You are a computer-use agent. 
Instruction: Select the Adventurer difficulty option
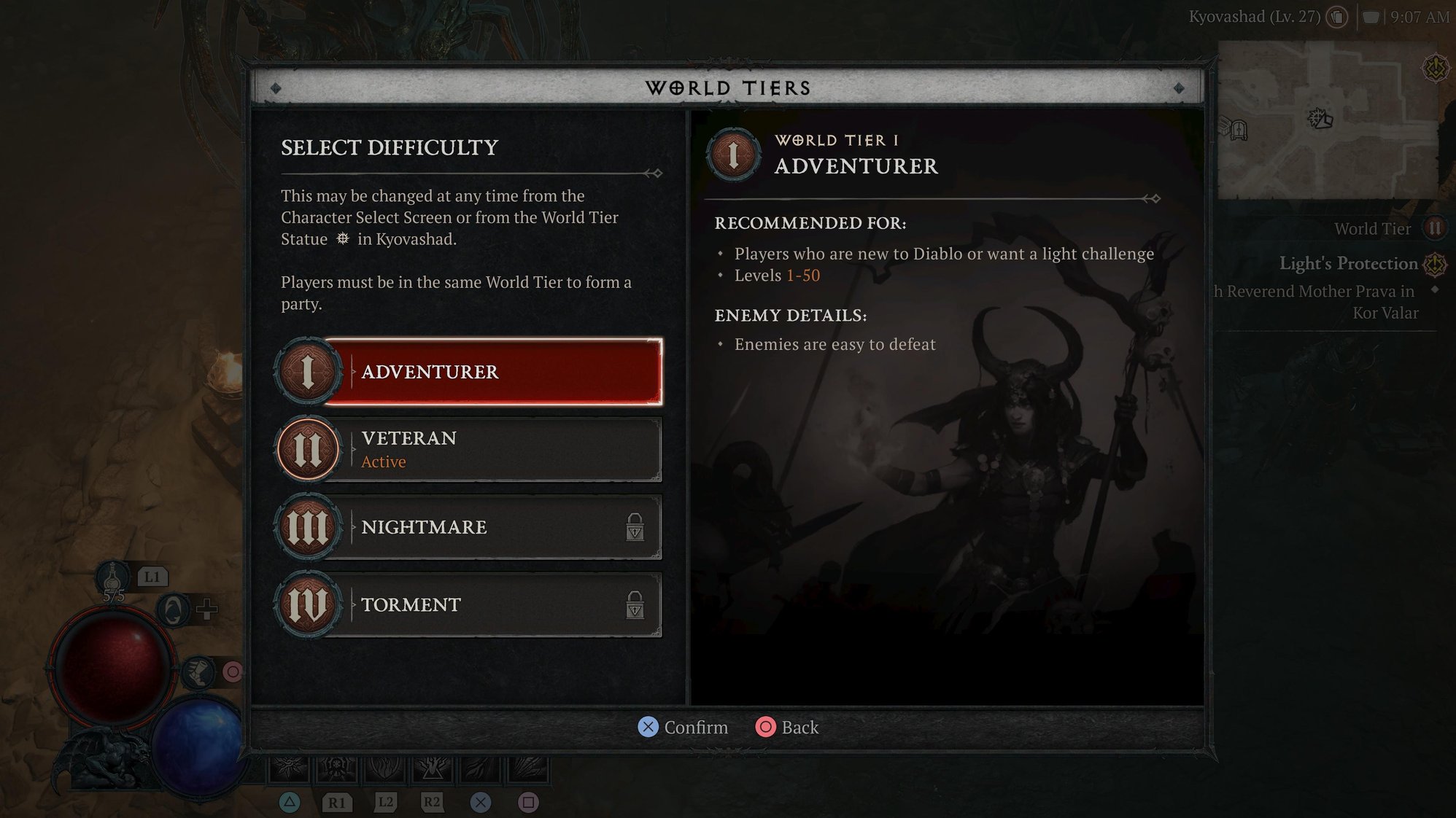(496, 372)
